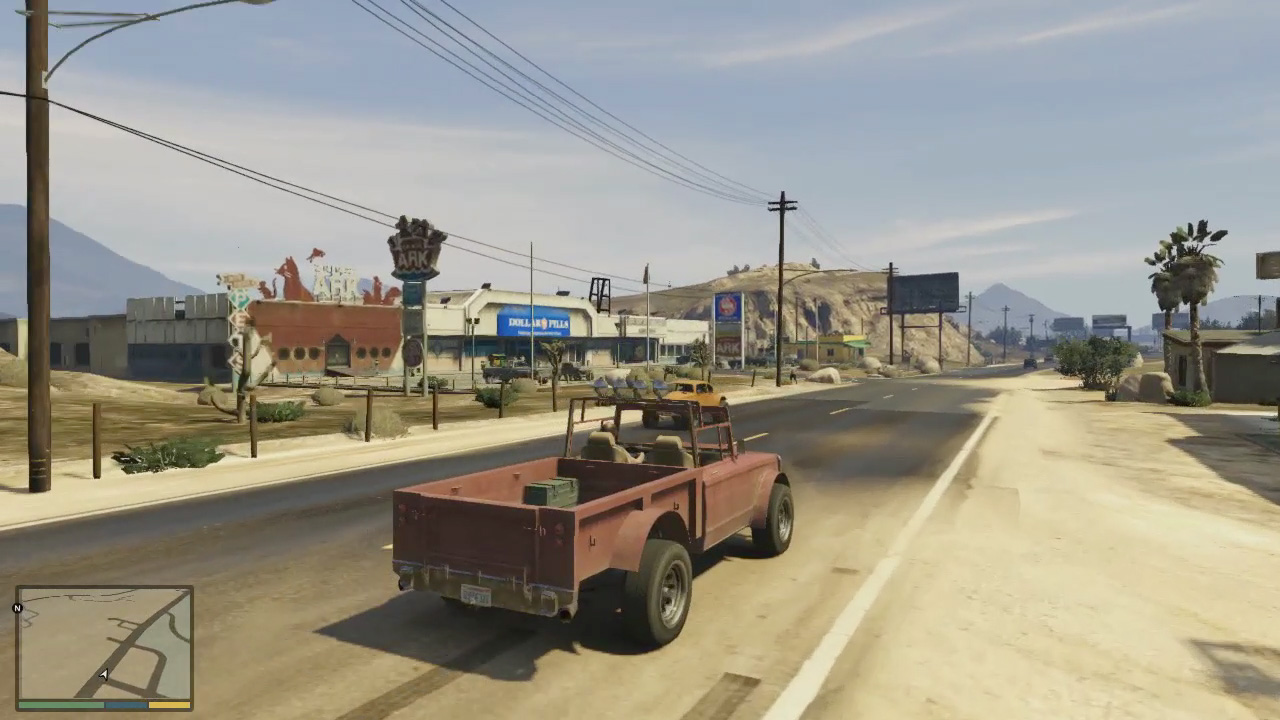Image resolution: width=1280 pixels, height=720 pixels.
Task: Click the yellow special ability bar
Action: point(169,705)
